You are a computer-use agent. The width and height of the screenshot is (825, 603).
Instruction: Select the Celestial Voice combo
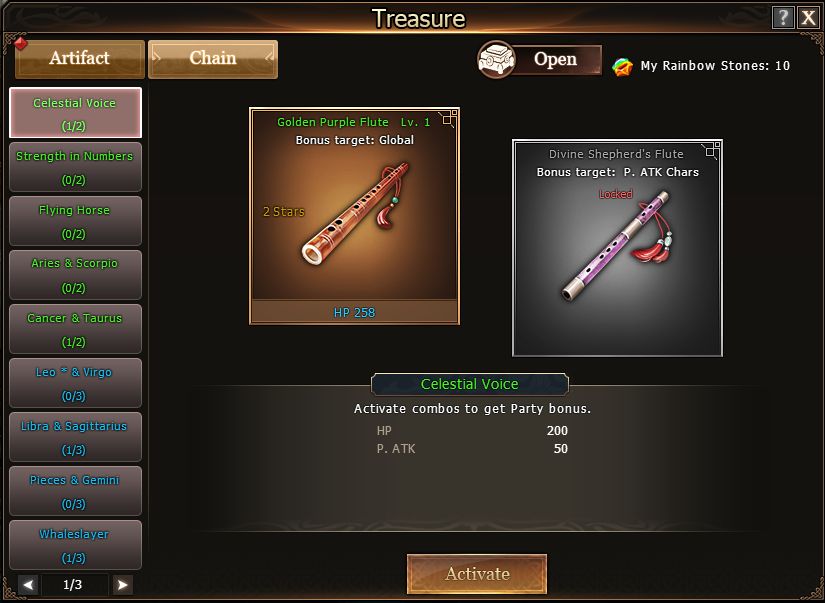pyautogui.click(x=75, y=113)
